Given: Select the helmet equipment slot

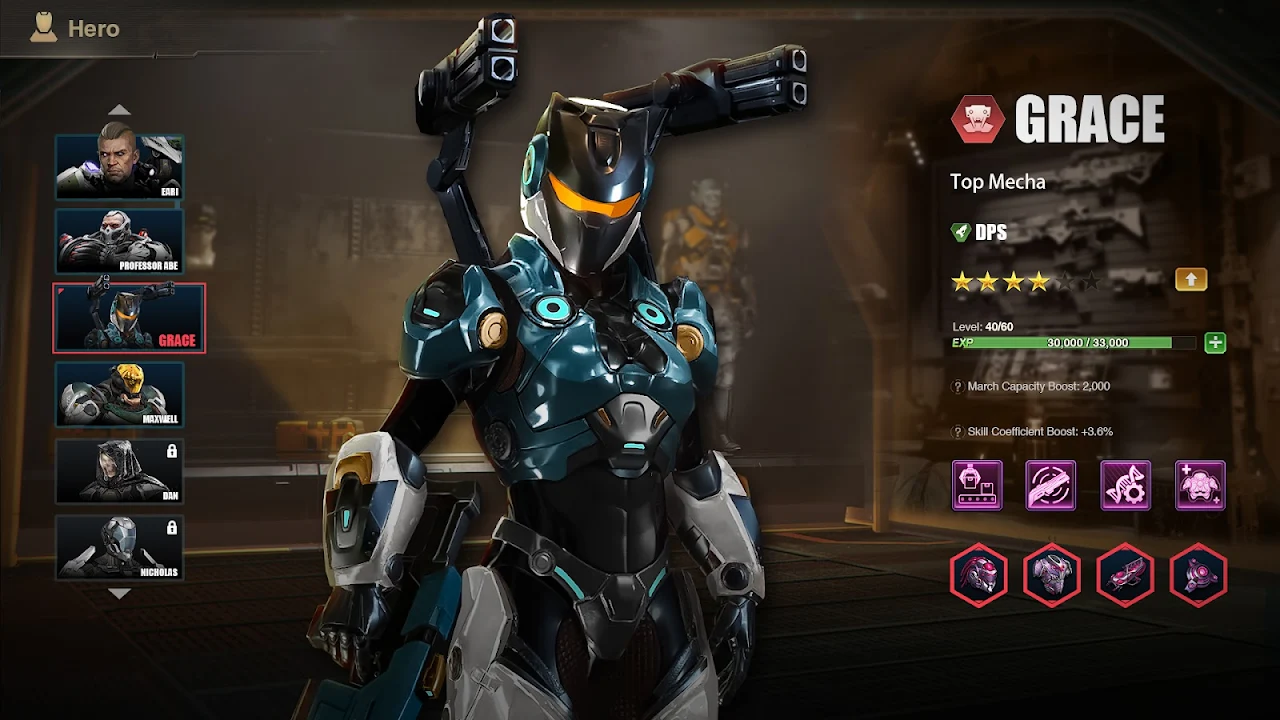Looking at the screenshot, I should (979, 575).
